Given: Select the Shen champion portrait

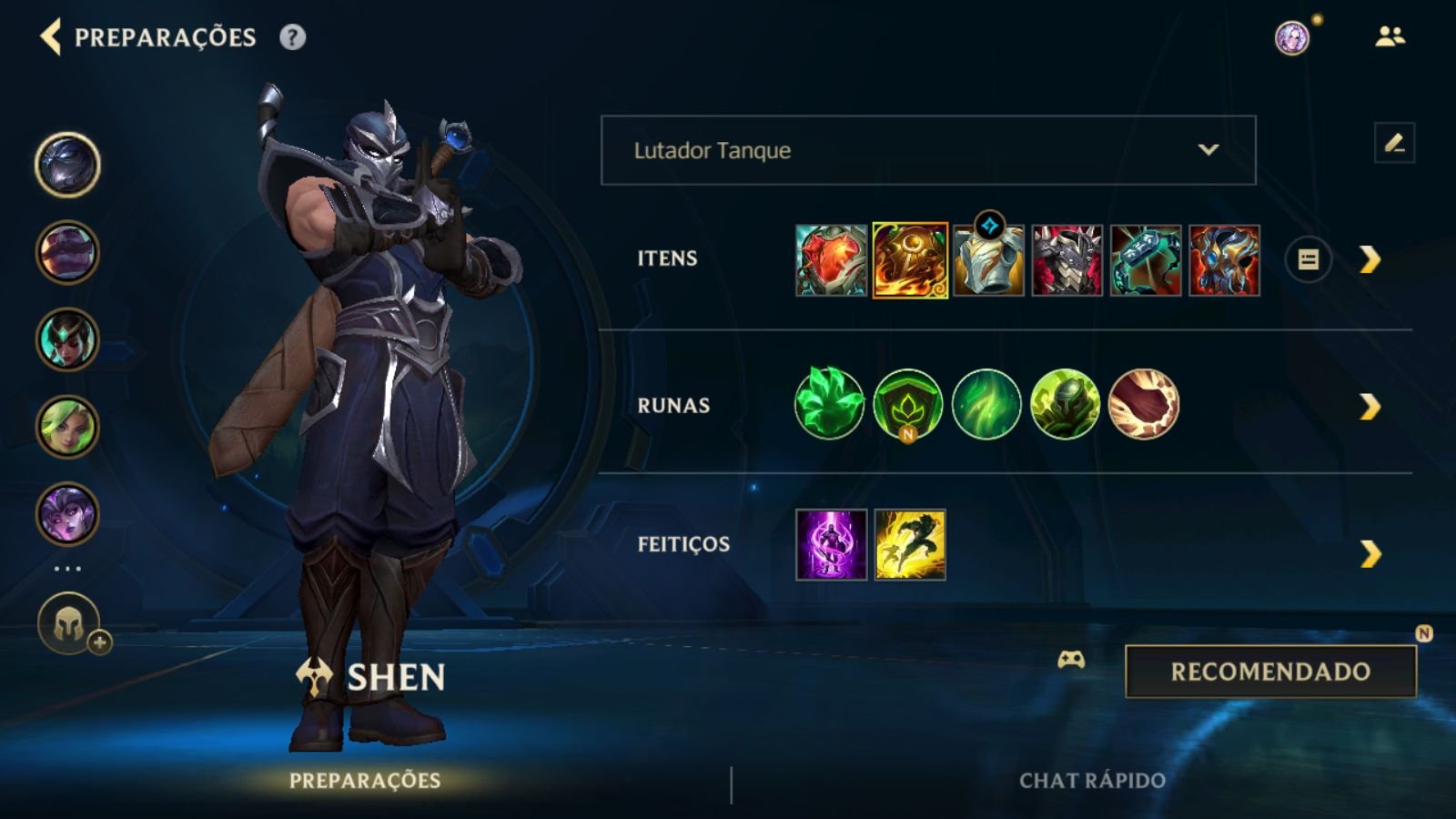Looking at the screenshot, I should point(67,165).
